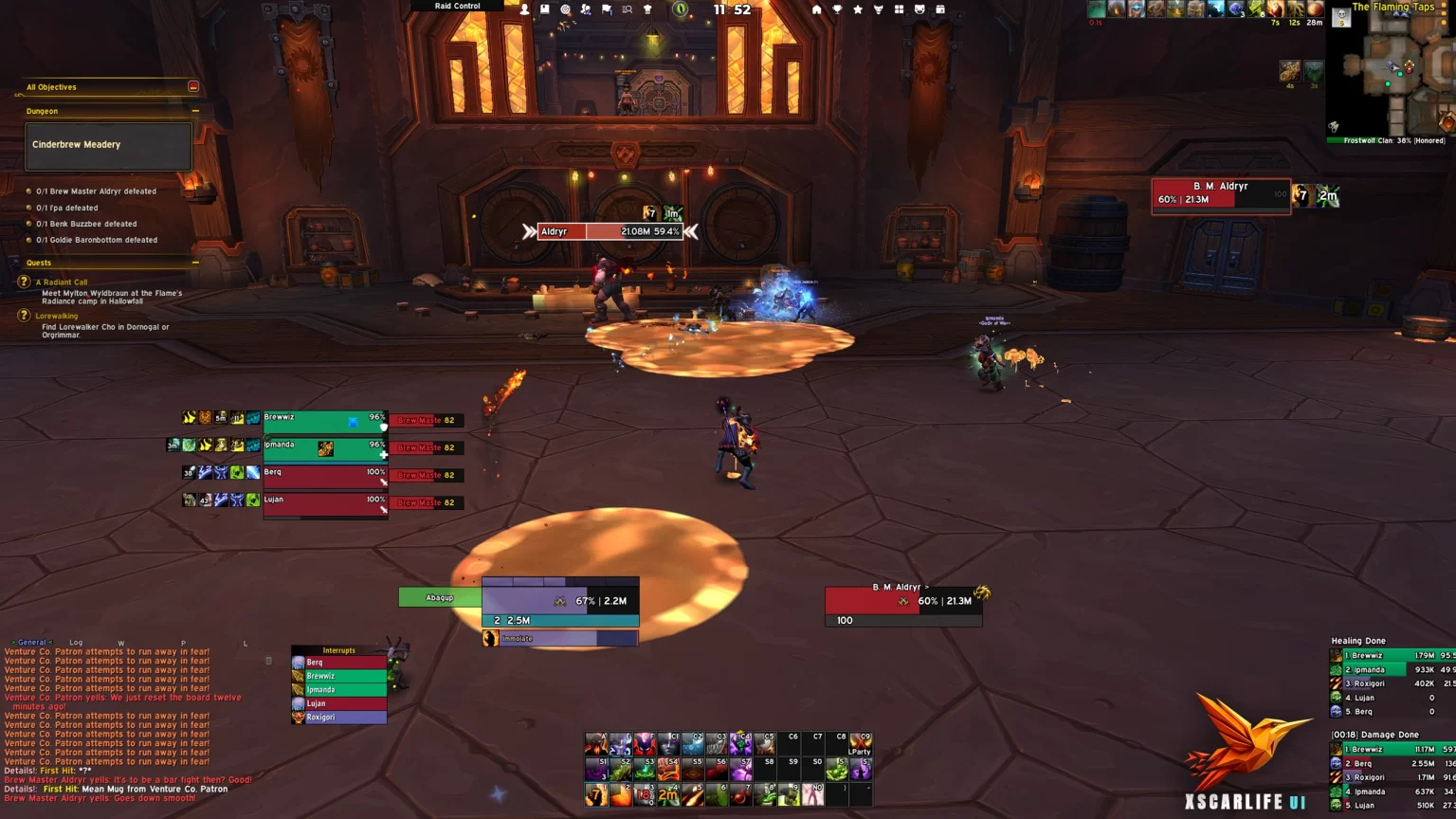Select the home icon right of the clock

816,9
